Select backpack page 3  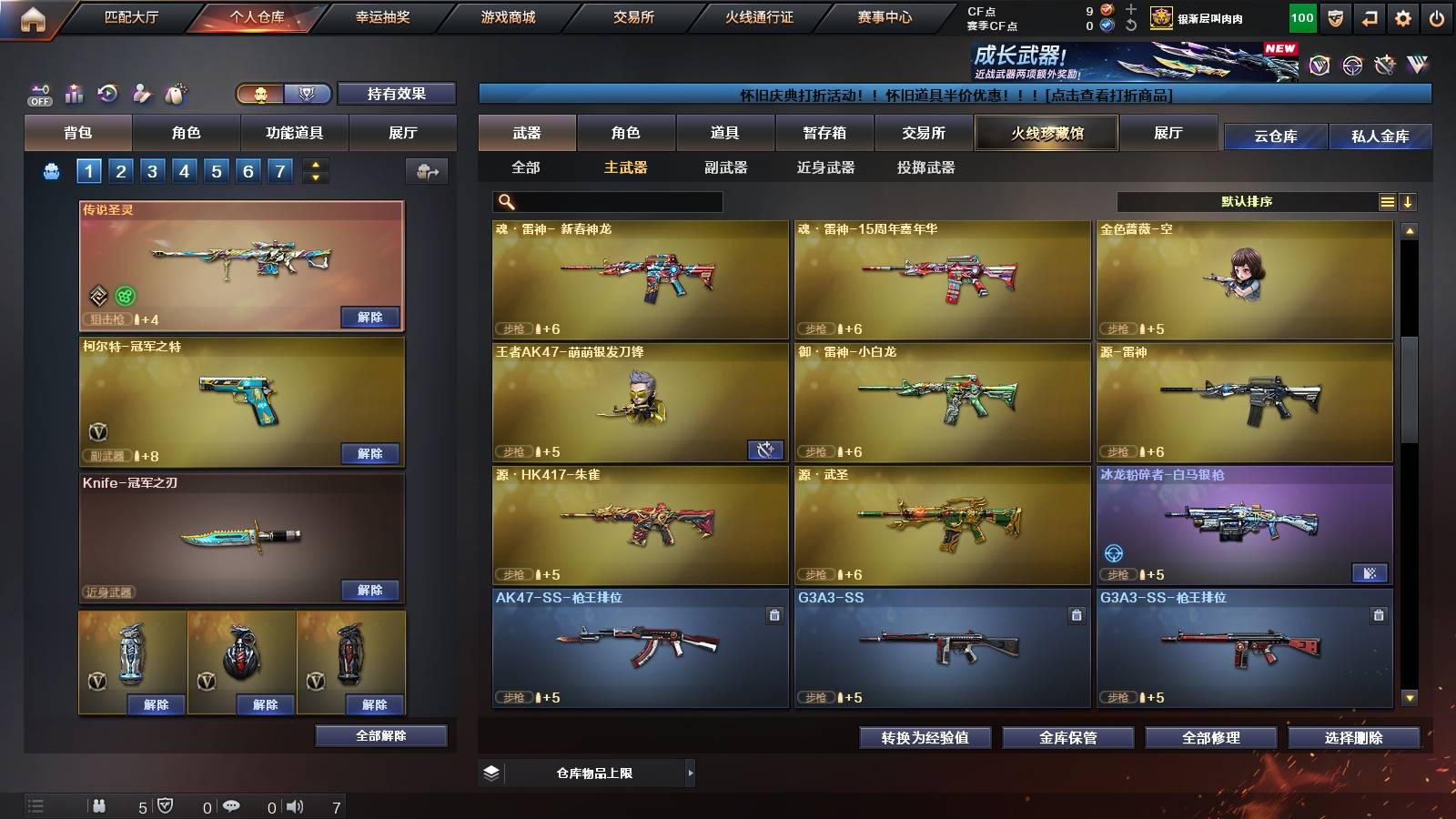(x=153, y=169)
